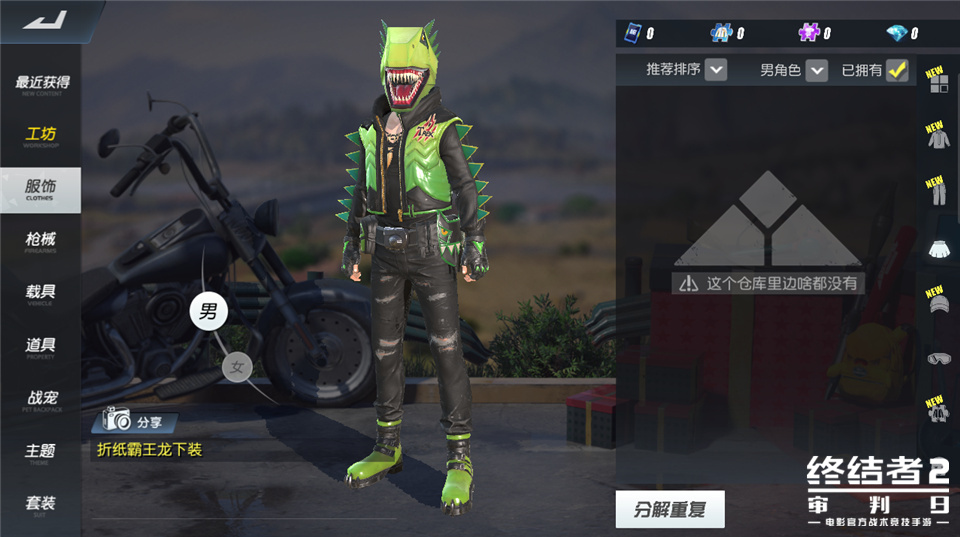Screen dimensions: 960x537
Task: Click the 分解重复 decompose duplicates button
Action: [669, 509]
